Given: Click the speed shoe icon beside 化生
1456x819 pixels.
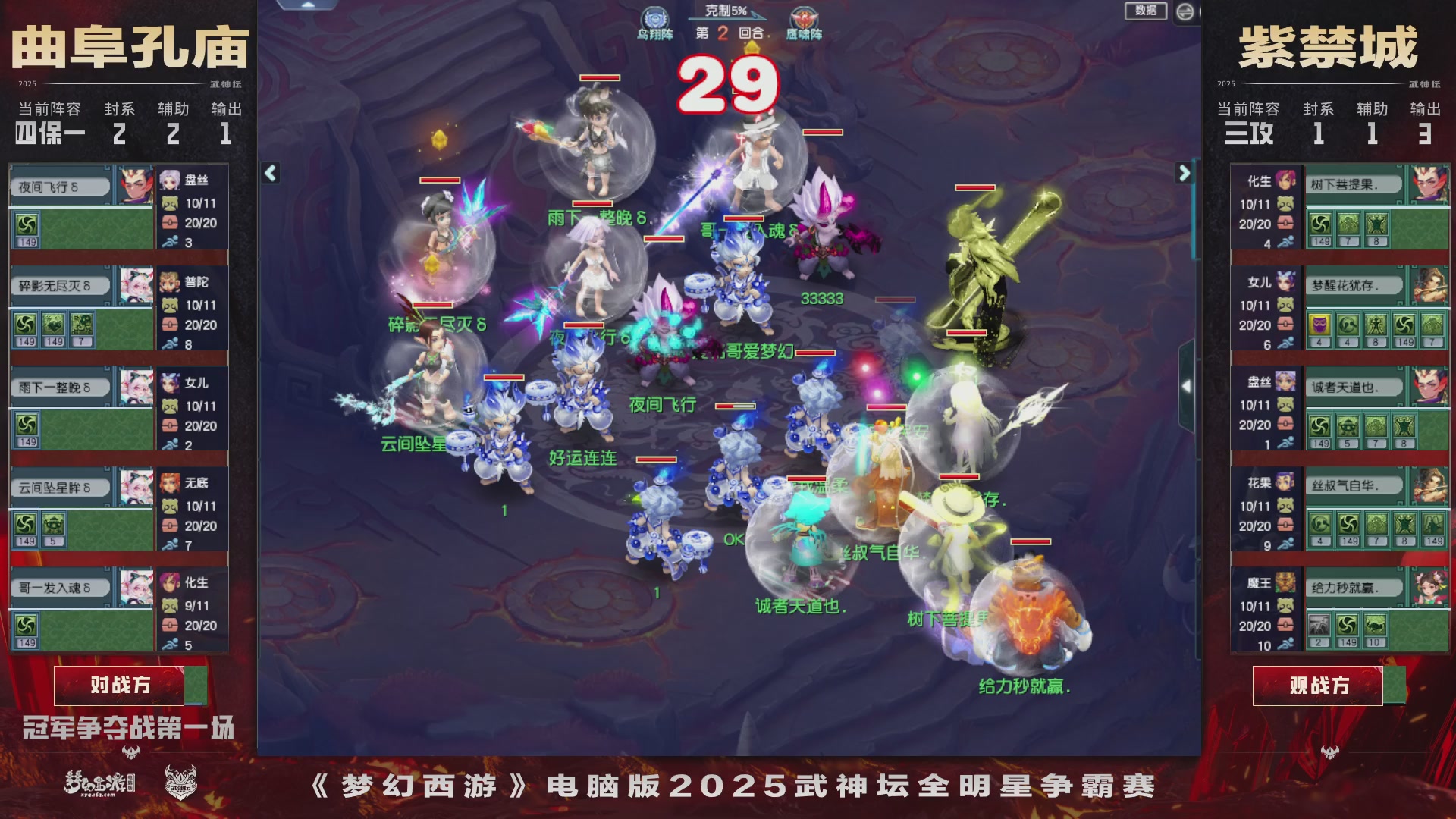Looking at the screenshot, I should [x=1286, y=242].
